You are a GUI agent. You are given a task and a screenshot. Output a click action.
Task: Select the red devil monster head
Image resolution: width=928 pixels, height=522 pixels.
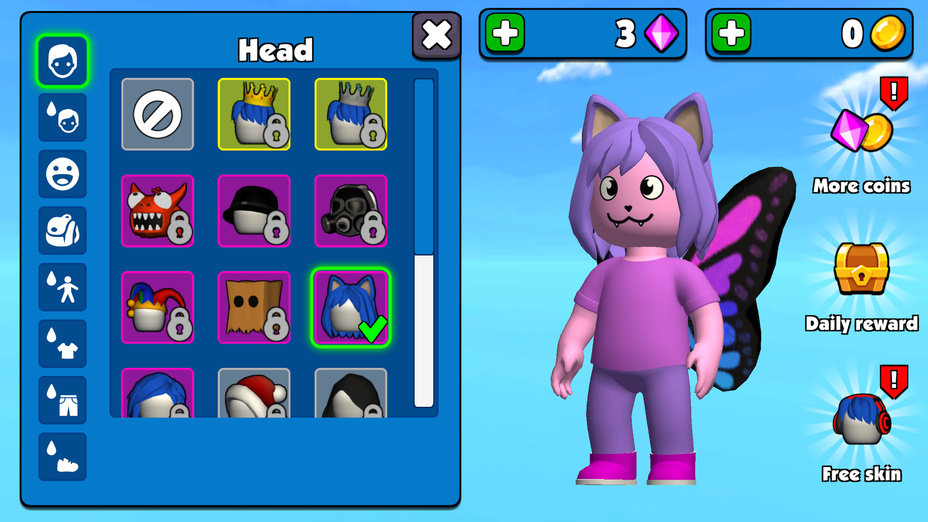pos(158,211)
